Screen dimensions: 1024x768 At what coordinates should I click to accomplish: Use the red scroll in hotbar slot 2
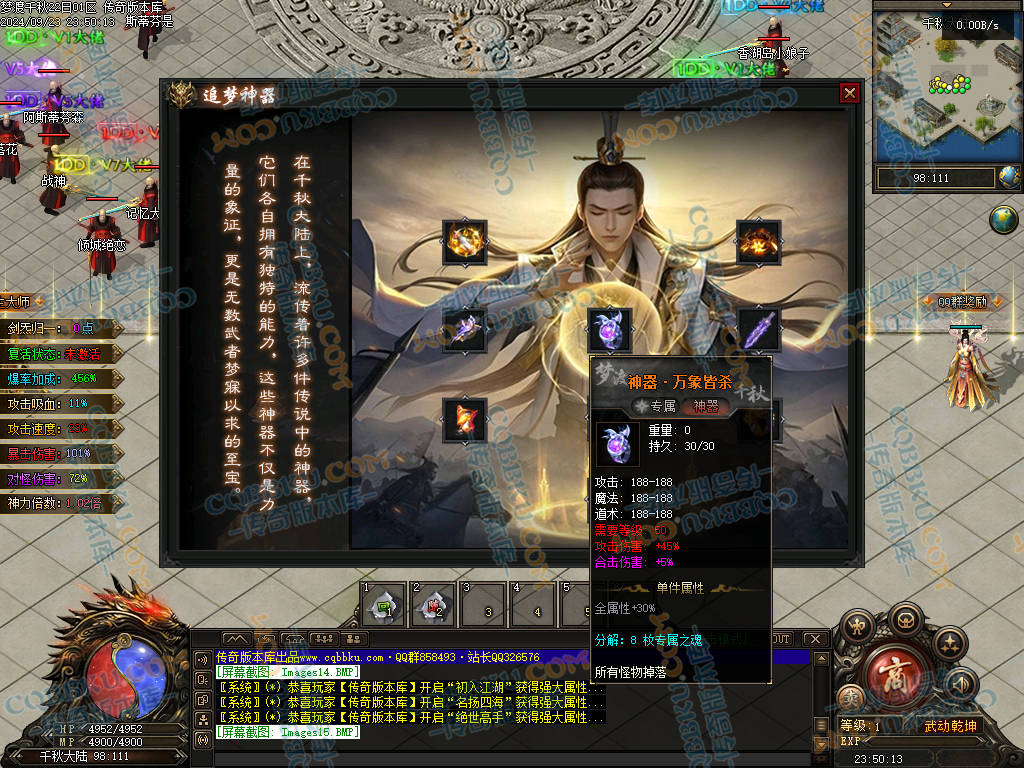[x=434, y=605]
